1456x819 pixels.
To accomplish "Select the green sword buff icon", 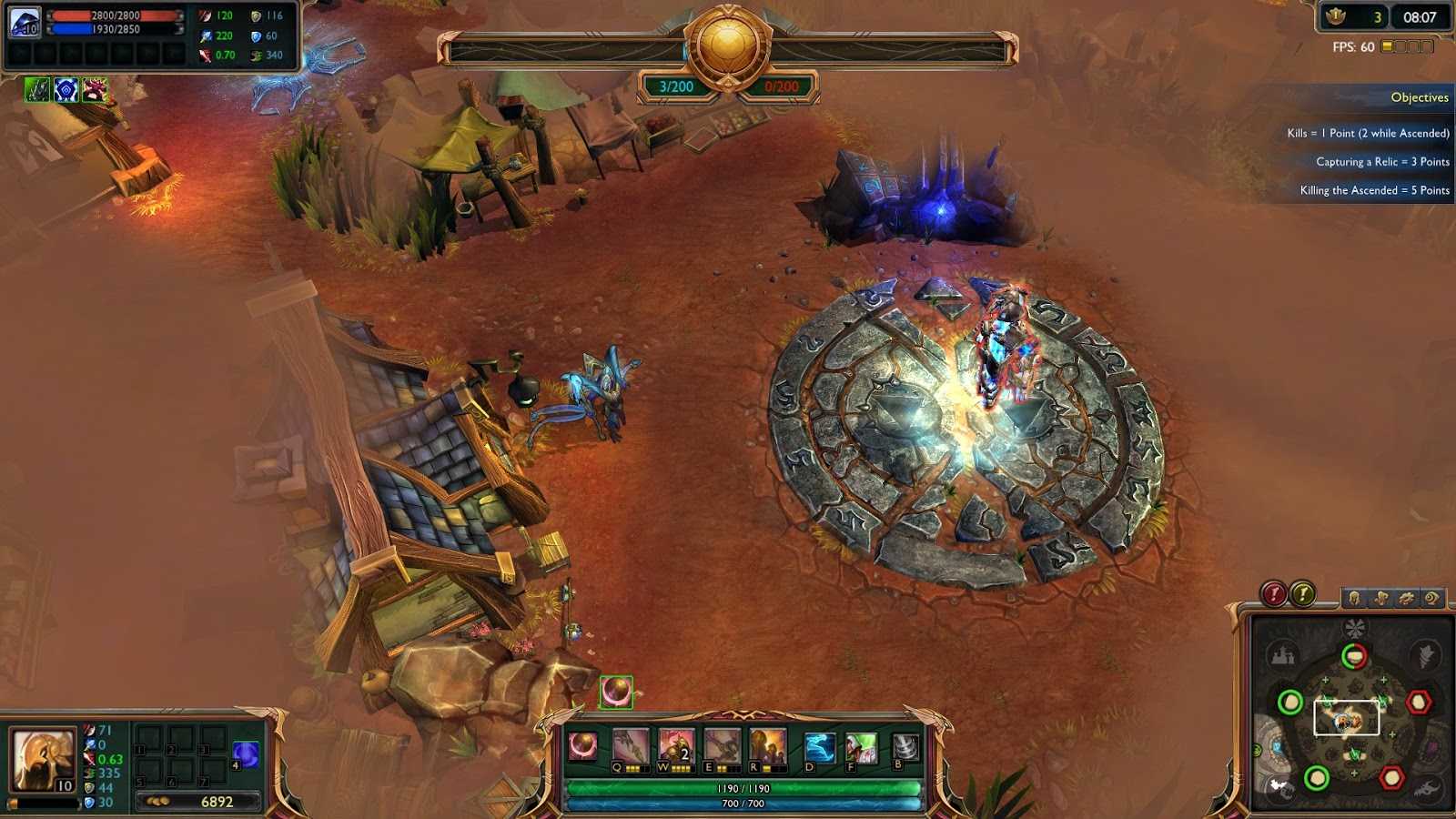I will pyautogui.click(x=37, y=89).
